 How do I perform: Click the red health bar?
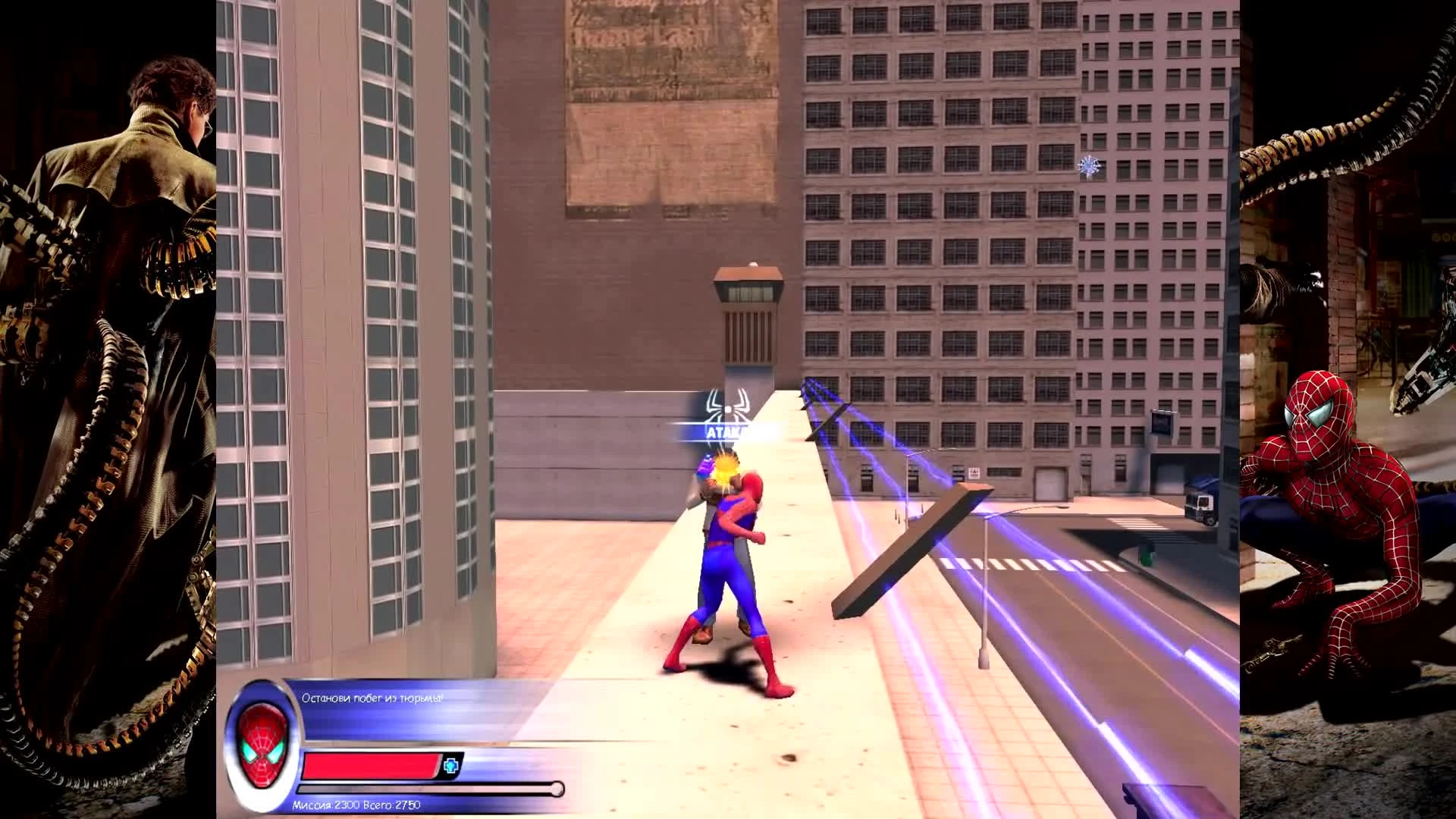coord(372,766)
